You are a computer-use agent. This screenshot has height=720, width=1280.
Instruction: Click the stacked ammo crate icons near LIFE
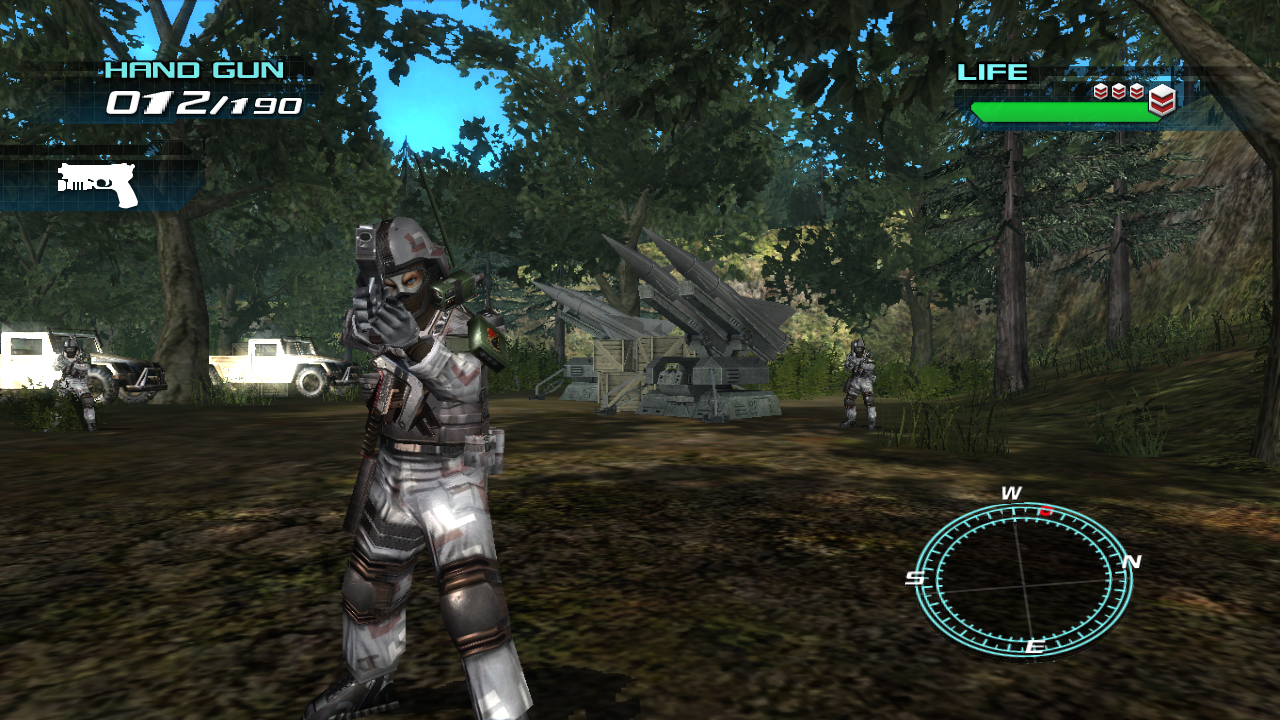click(1117, 89)
